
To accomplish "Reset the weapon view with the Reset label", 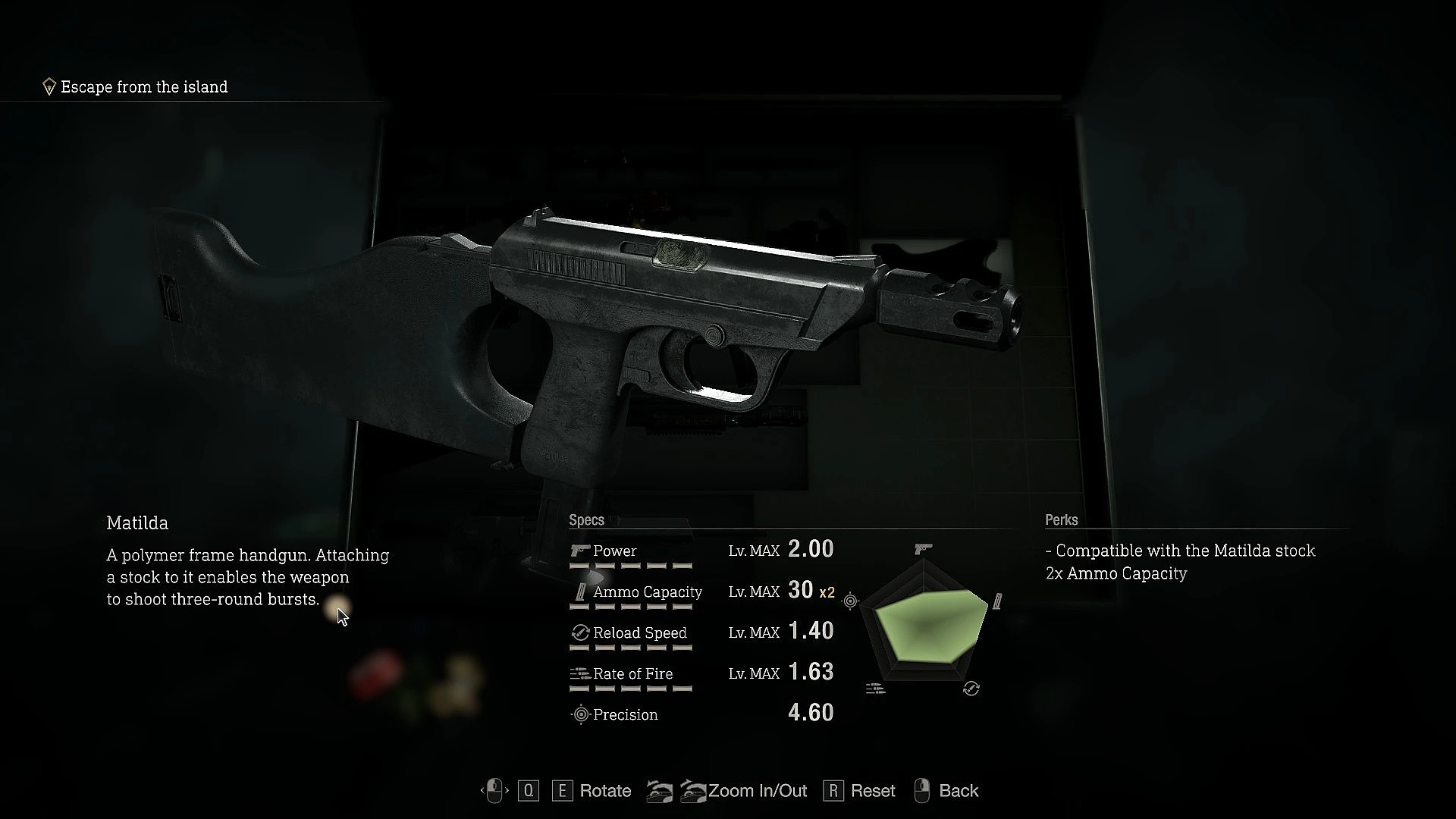I will 872,791.
